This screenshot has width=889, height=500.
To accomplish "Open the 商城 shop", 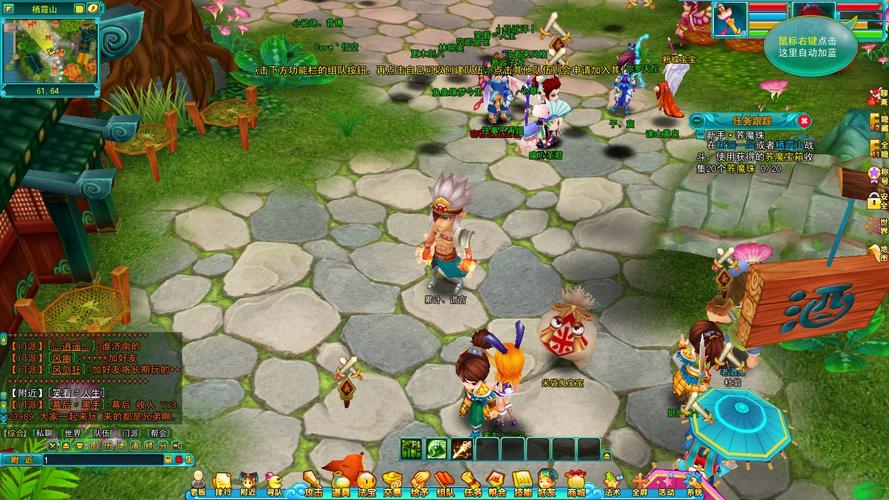I will [575, 483].
